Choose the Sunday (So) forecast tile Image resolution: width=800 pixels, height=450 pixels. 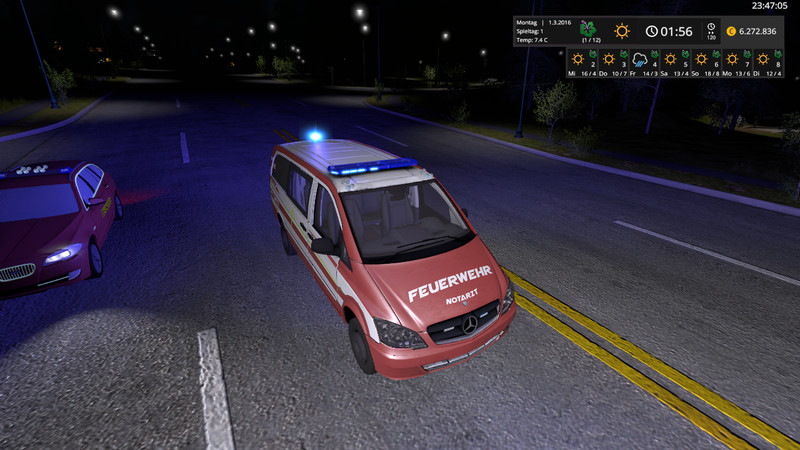(703, 62)
